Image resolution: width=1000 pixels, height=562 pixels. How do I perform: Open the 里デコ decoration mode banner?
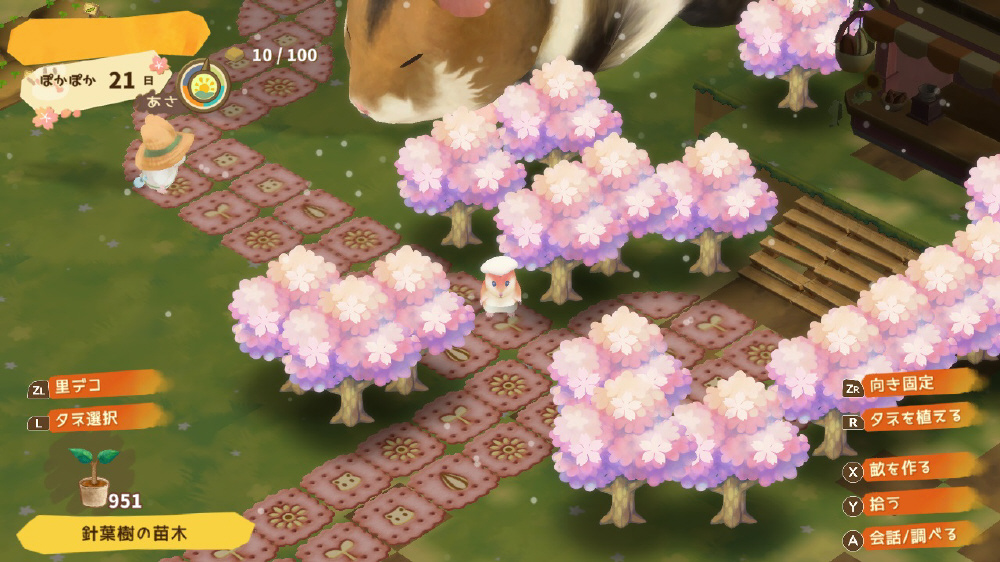pos(96,386)
